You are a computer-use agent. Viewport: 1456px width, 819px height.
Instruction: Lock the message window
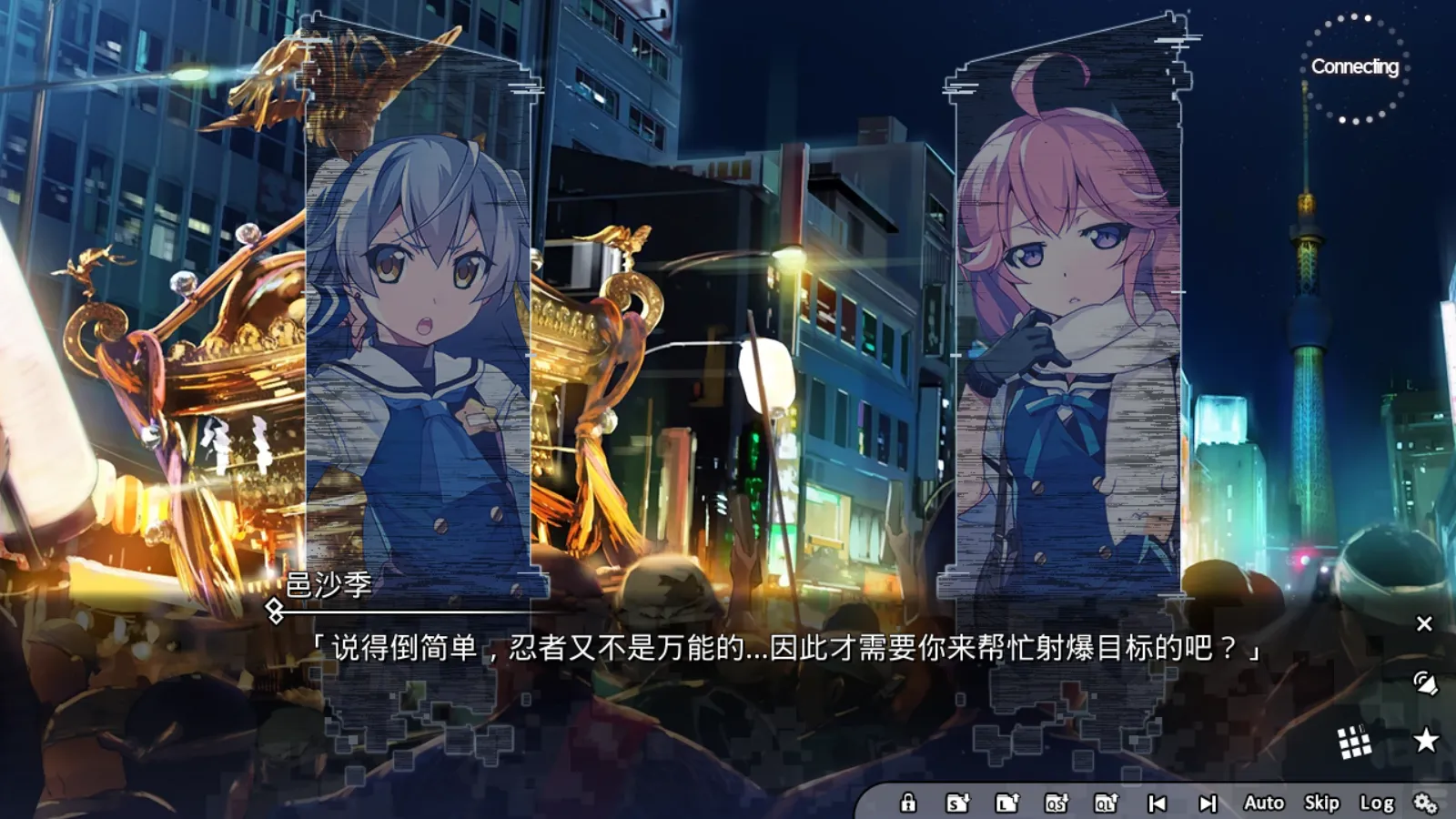pyautogui.click(x=909, y=804)
